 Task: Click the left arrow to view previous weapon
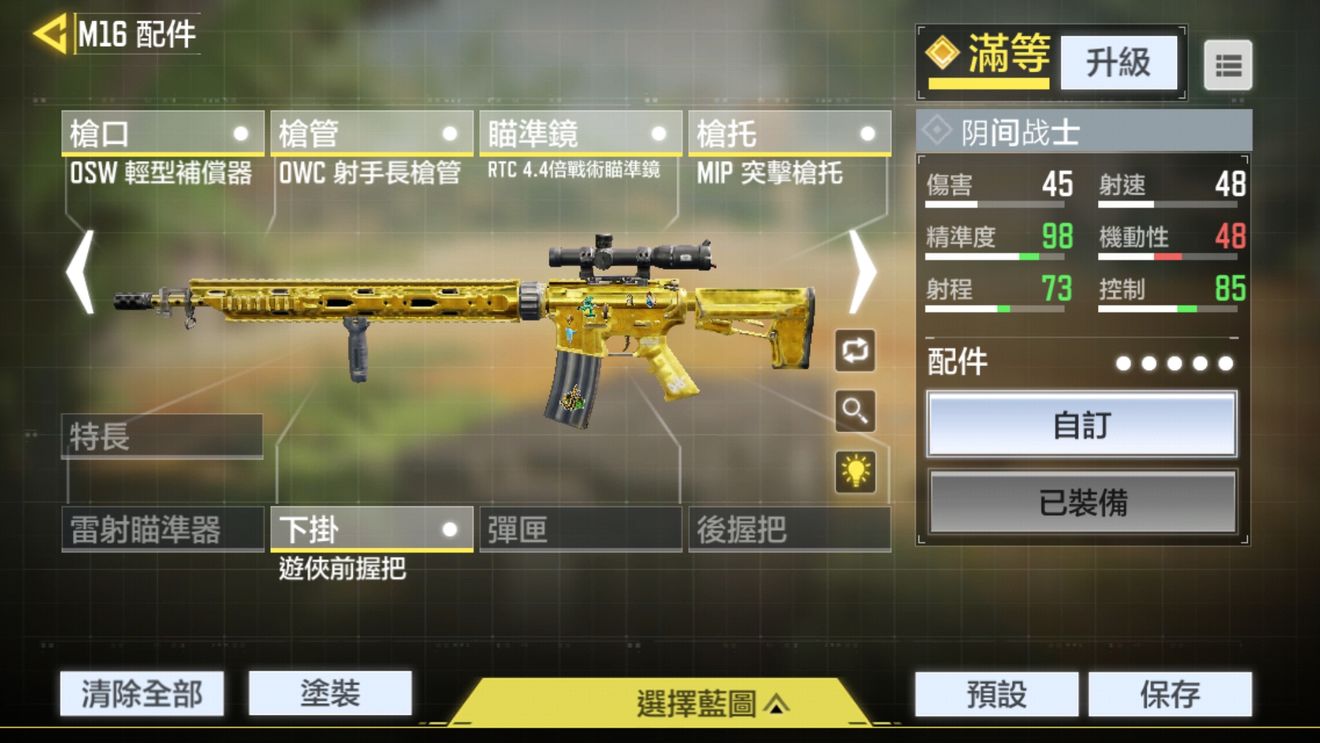tap(81, 273)
